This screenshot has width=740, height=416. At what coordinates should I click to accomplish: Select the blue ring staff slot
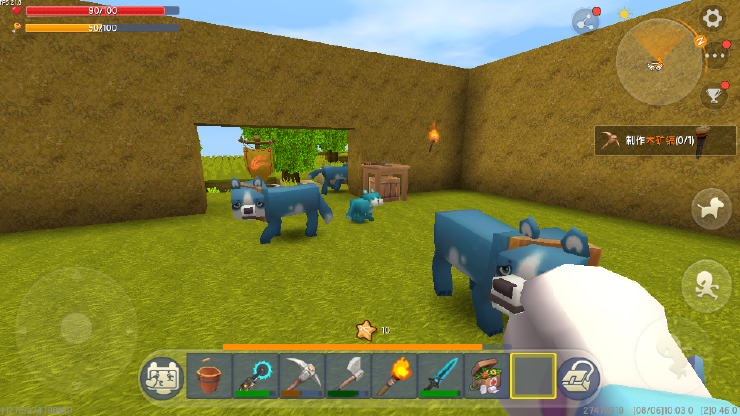(255, 377)
